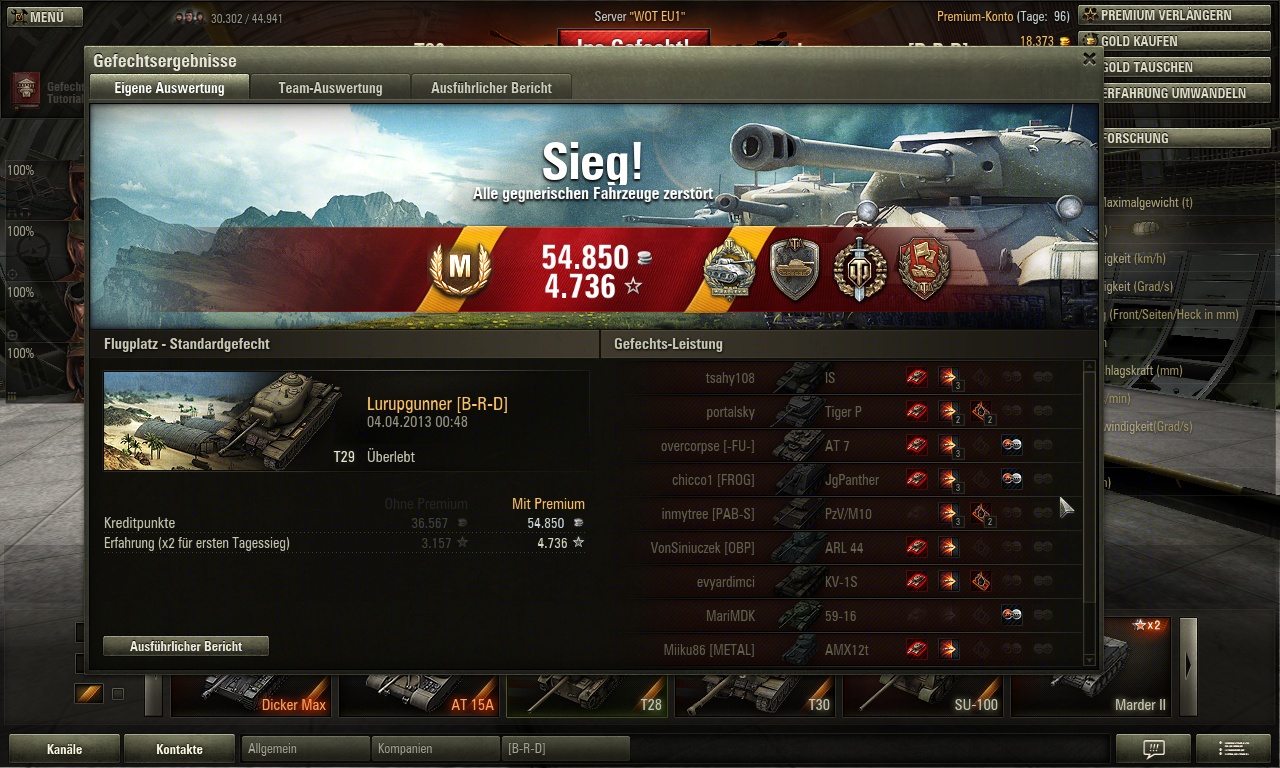Select the [B-R-D] clan chat tab
1280x768 pixels.
[565, 749]
